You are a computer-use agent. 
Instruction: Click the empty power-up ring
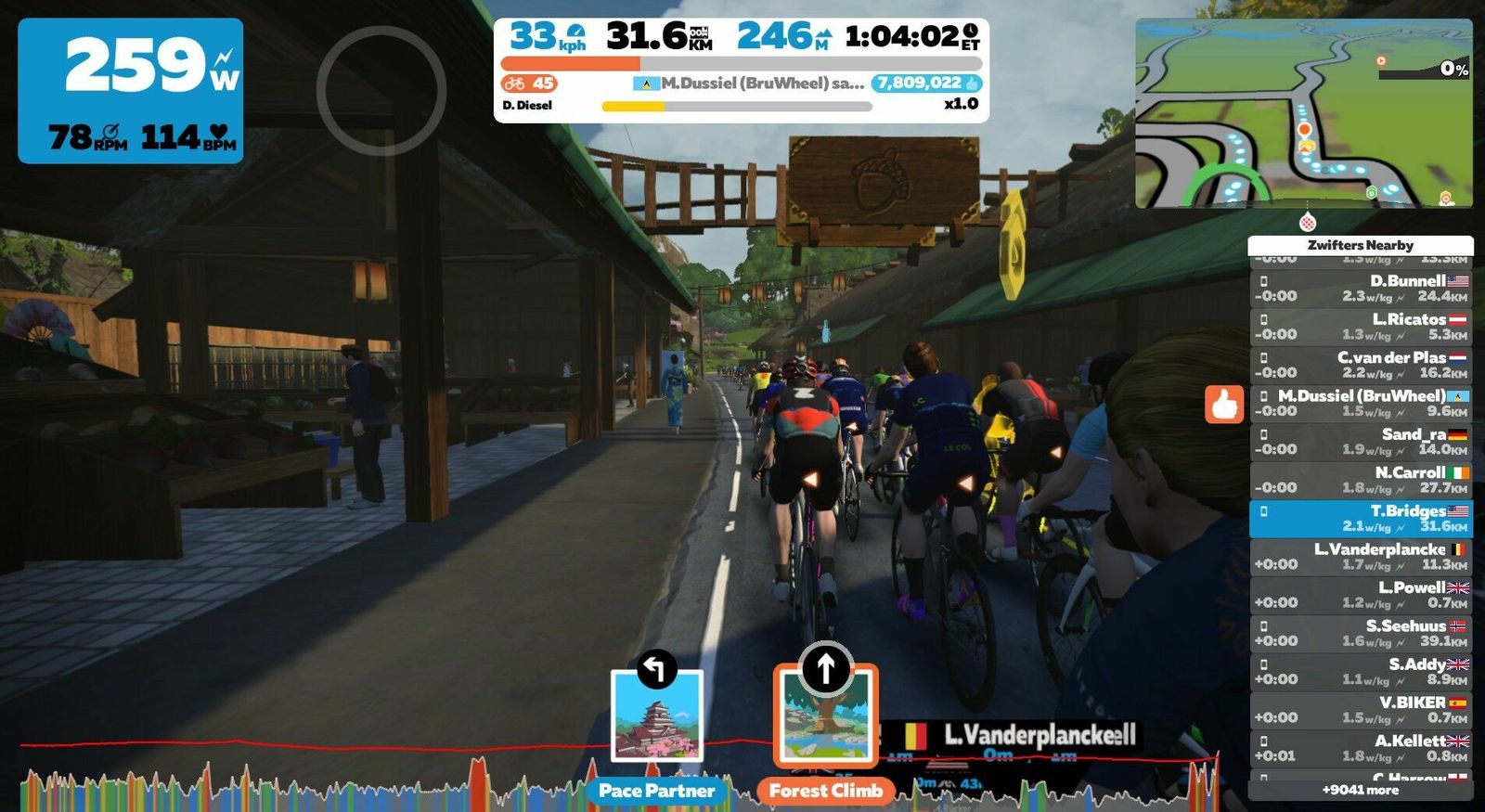pos(381,90)
